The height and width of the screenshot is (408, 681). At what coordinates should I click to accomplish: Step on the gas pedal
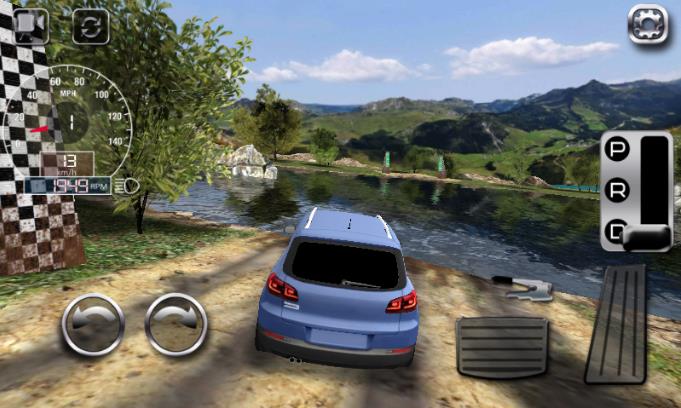pyautogui.click(x=616, y=323)
